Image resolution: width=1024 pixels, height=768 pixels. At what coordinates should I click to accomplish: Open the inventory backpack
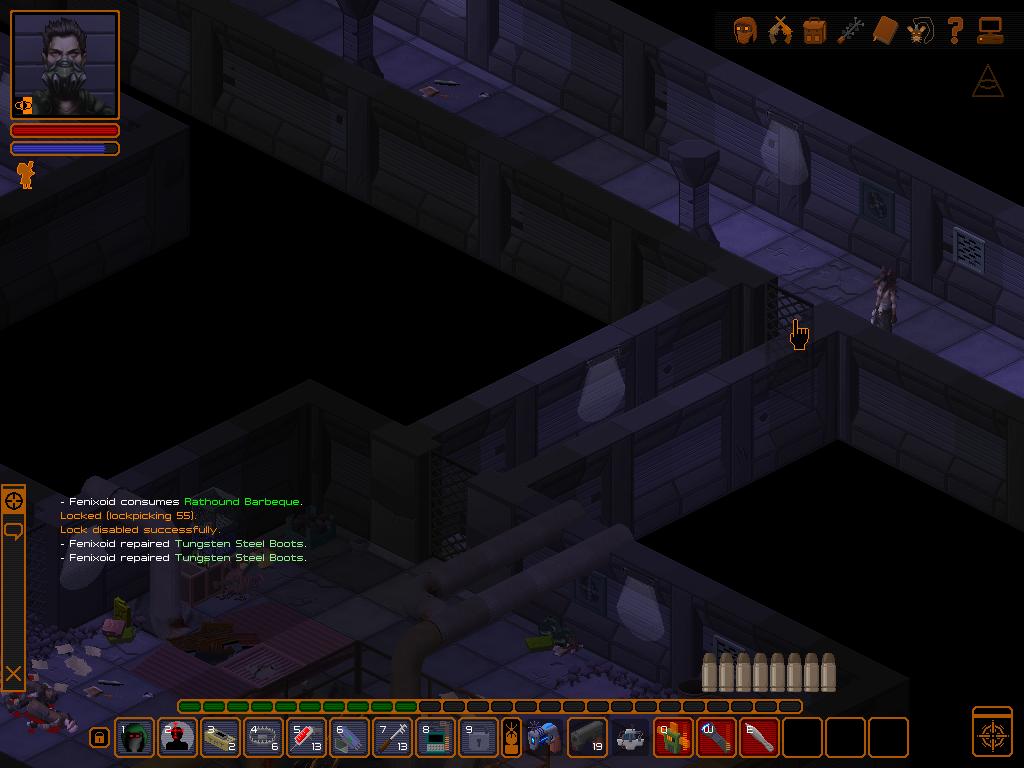tap(814, 30)
